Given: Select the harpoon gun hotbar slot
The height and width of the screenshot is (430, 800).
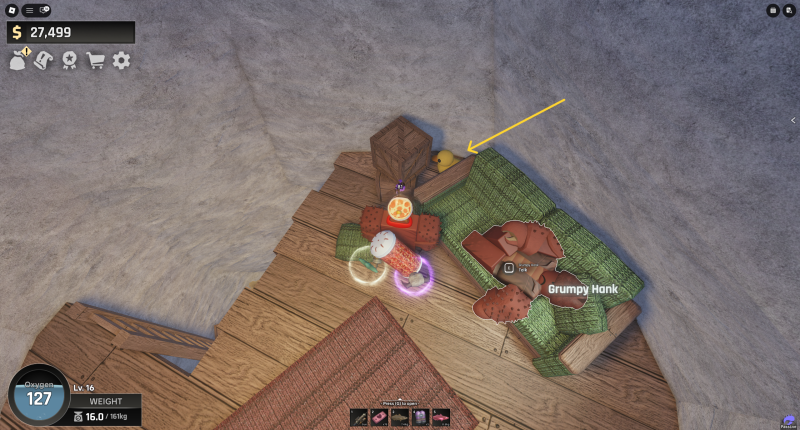Looking at the screenshot, I should pos(360,416).
